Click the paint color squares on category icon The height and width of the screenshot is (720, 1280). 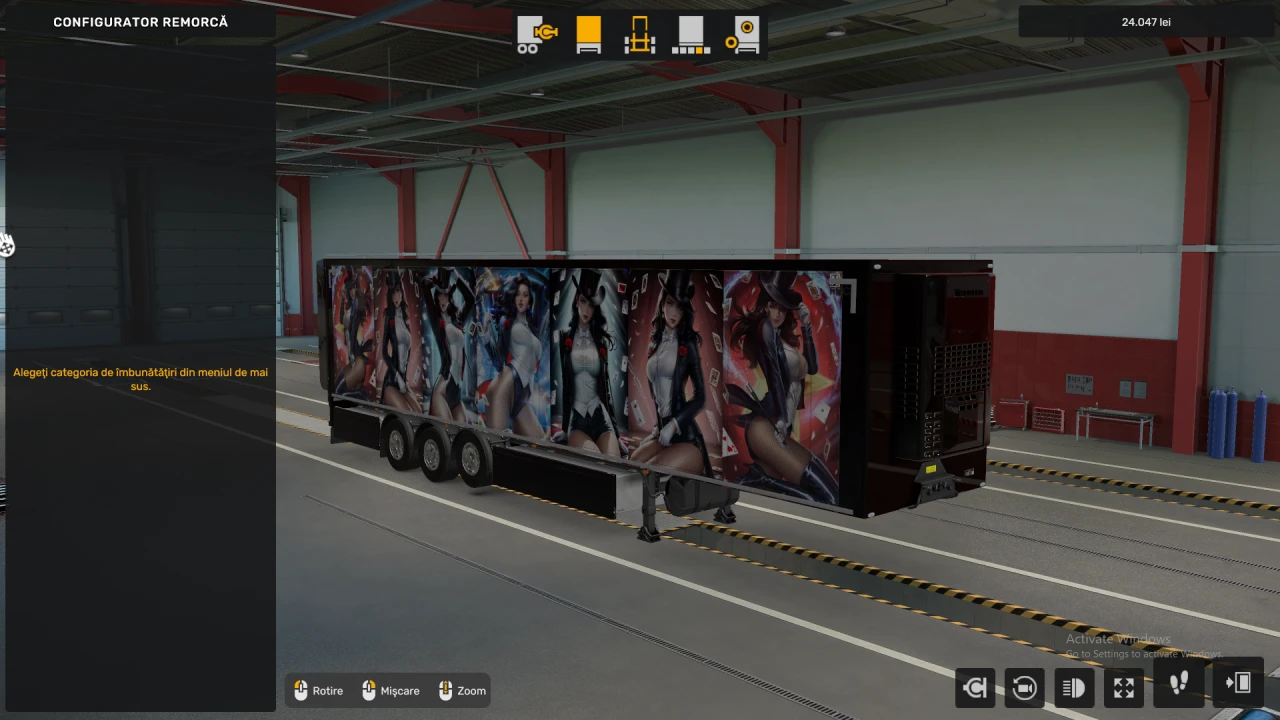pos(690,33)
